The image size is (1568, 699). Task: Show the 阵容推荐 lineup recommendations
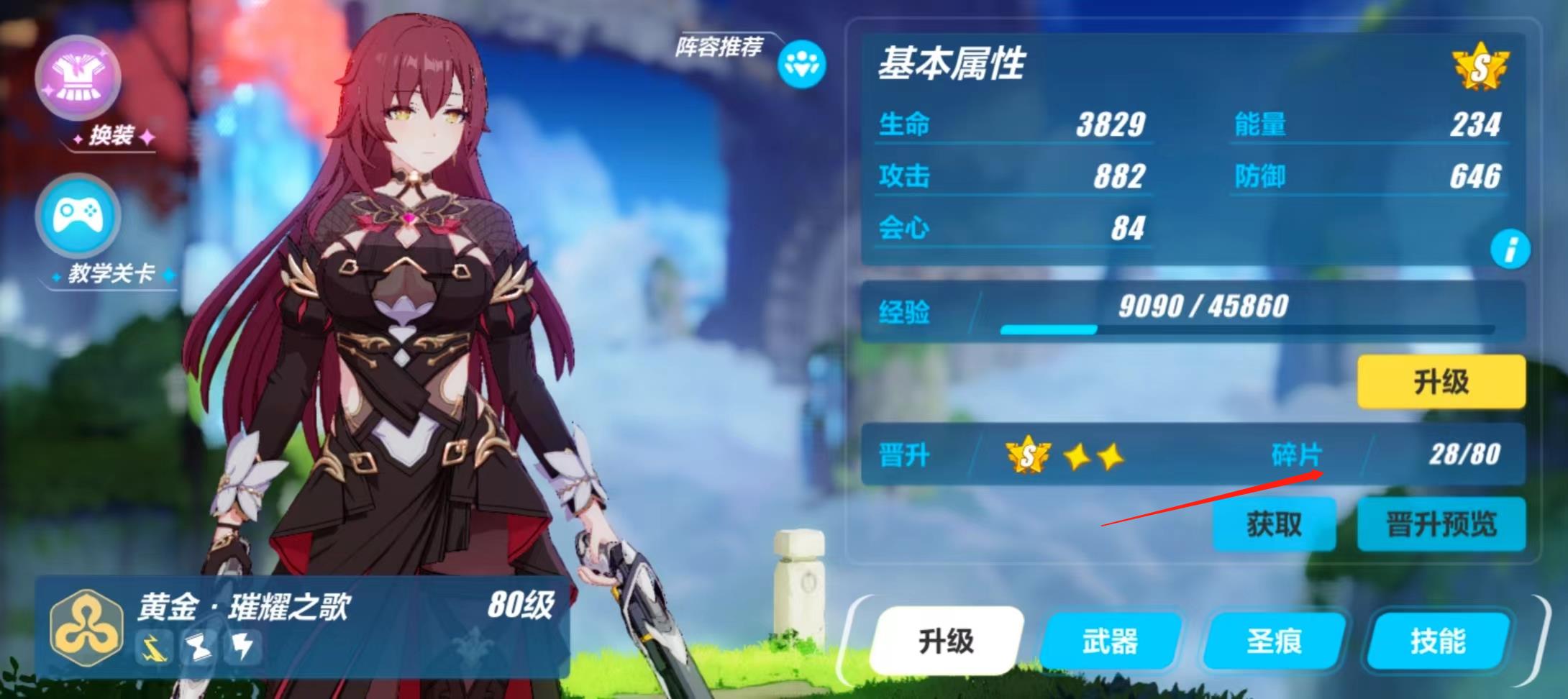pos(801,65)
